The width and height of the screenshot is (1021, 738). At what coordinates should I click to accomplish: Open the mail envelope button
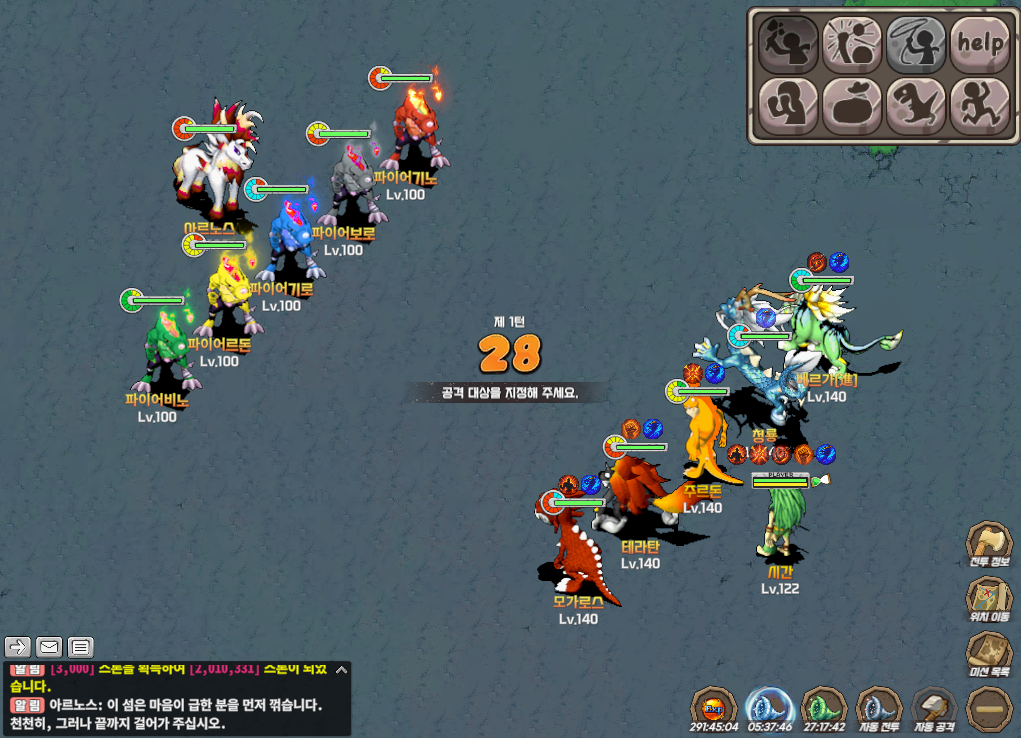tap(49, 646)
